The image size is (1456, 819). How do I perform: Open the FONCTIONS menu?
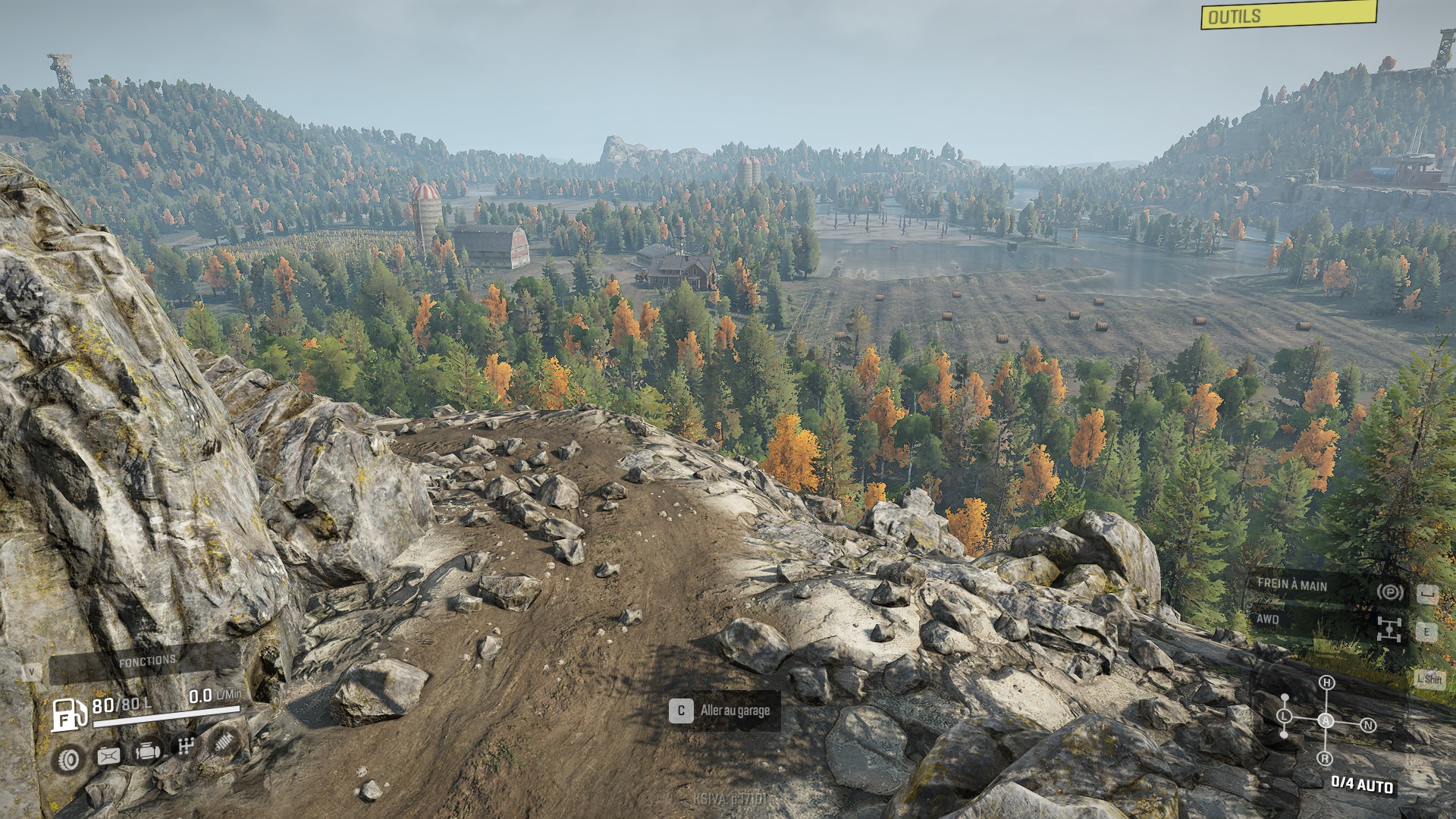(146, 662)
